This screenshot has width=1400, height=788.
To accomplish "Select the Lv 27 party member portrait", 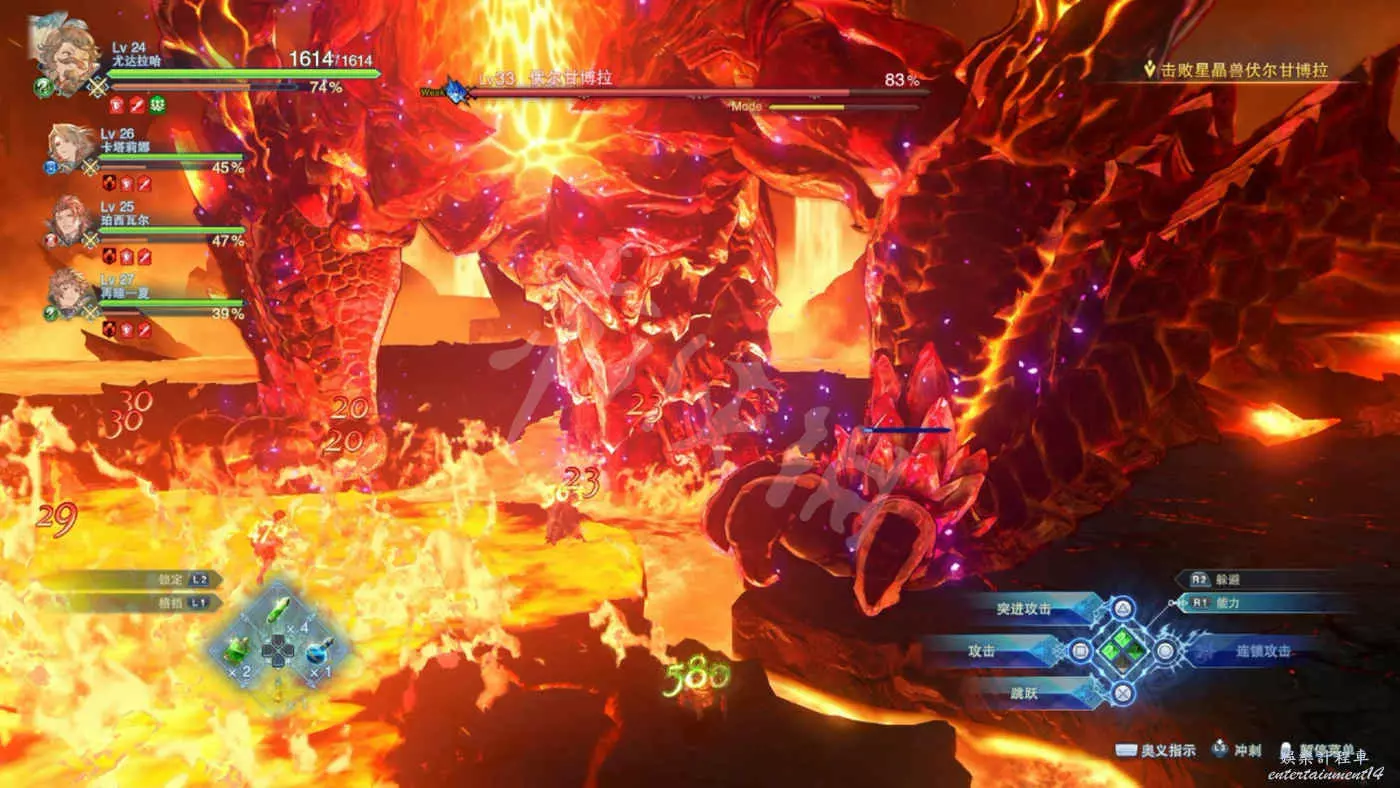I will click(x=70, y=293).
